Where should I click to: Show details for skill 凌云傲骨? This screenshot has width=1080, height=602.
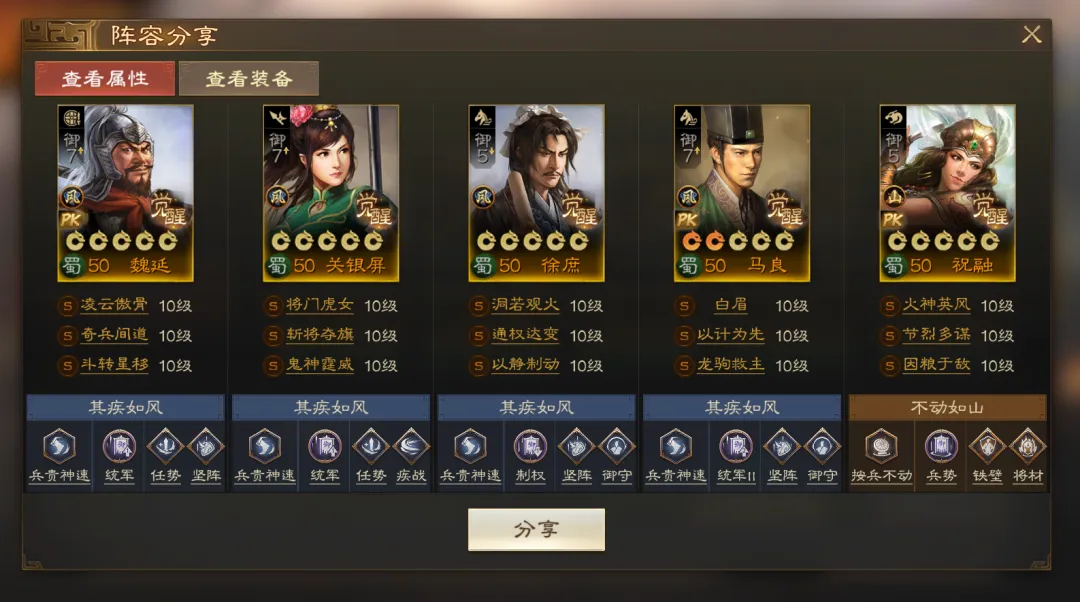(x=113, y=306)
